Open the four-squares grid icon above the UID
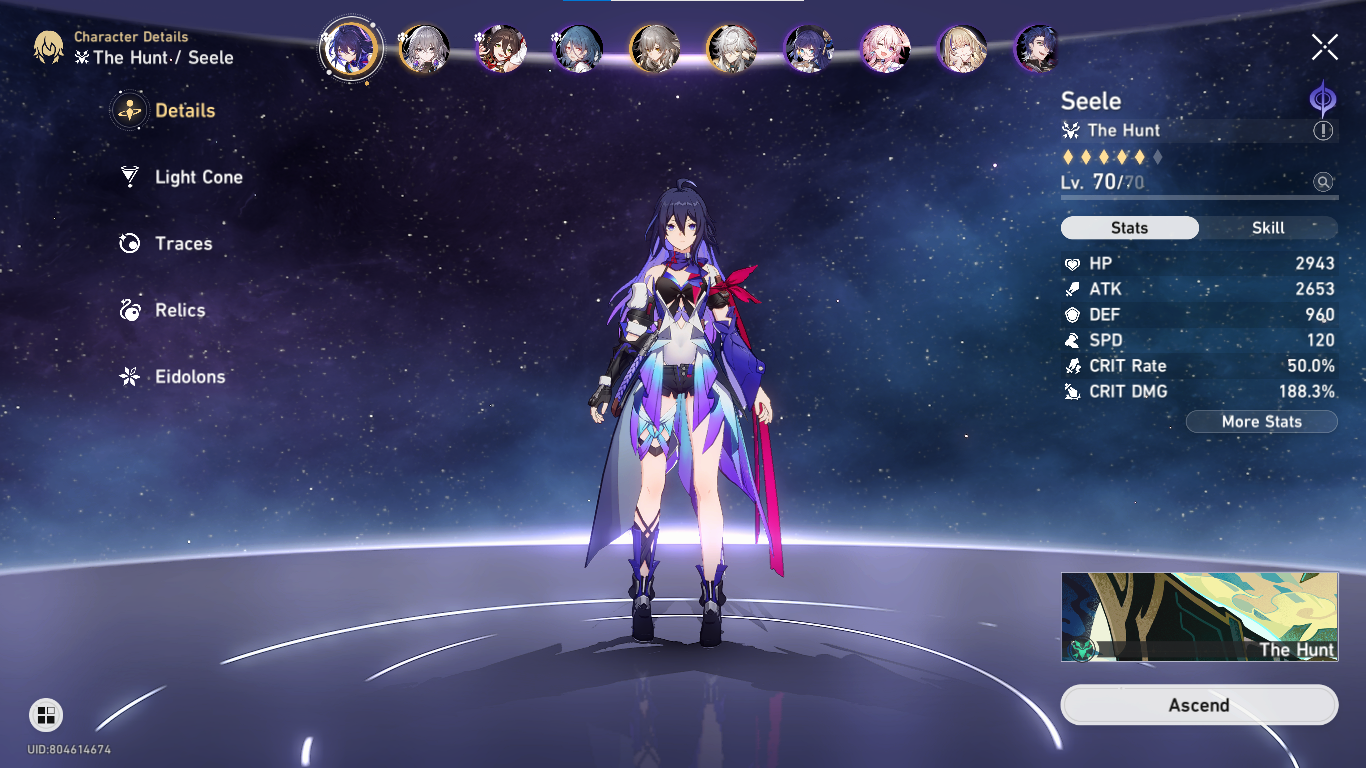The width and height of the screenshot is (1366, 768). [x=45, y=714]
